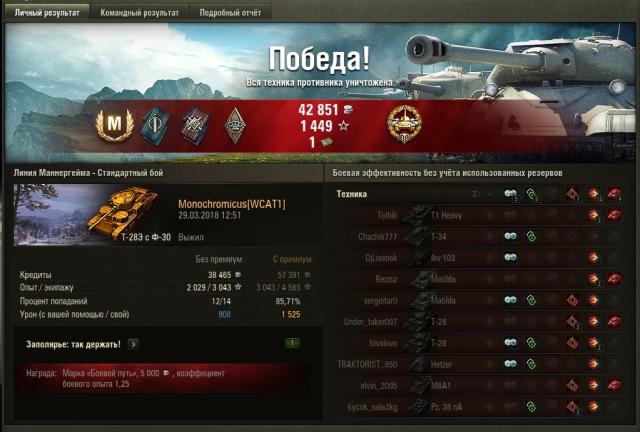This screenshot has height=432, width=640.
Task: Click the Техника column header
Action: [352, 194]
